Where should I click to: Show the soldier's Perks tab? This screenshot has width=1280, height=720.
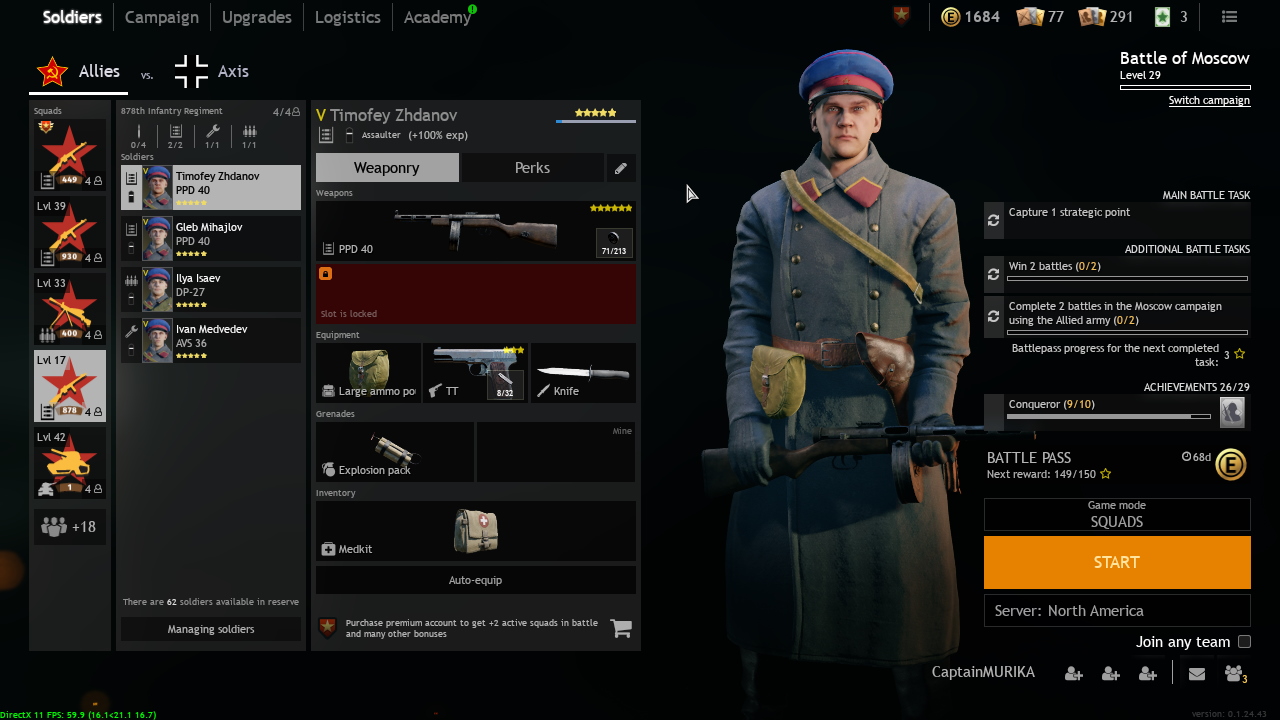[x=532, y=168]
